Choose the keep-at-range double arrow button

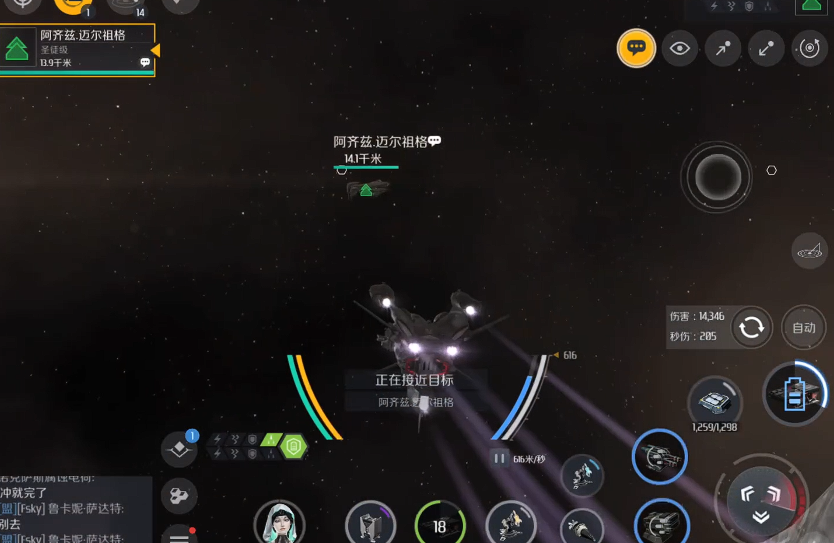click(766, 47)
